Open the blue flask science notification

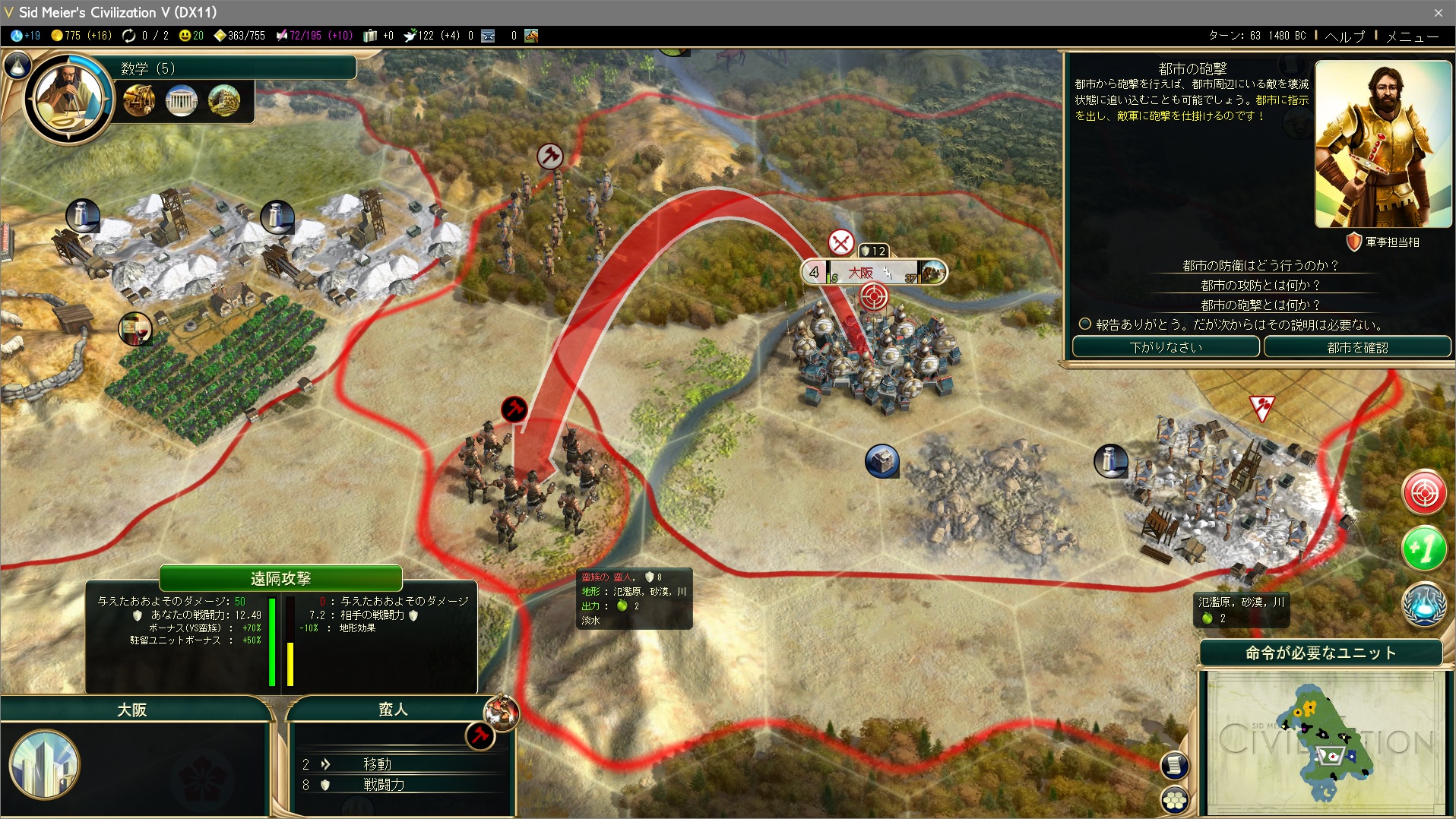(x=1423, y=604)
